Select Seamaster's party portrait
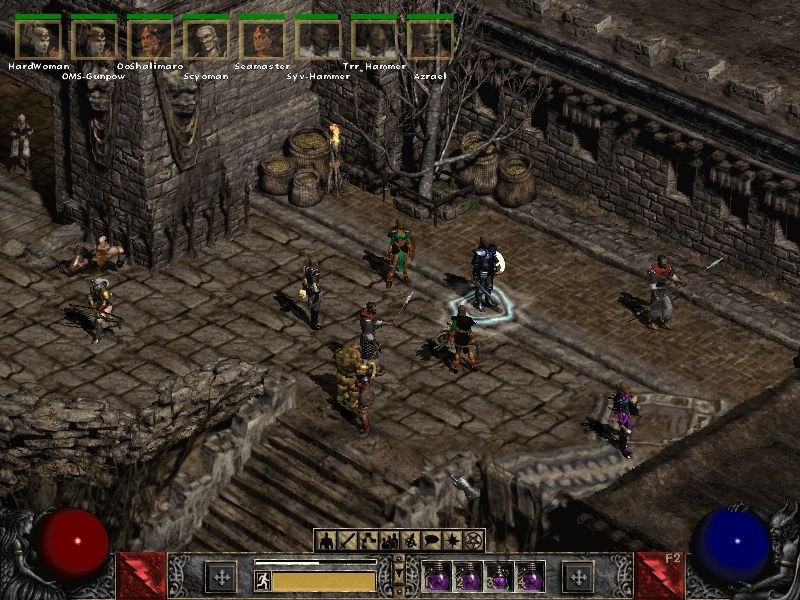The width and height of the screenshot is (800, 600). 263,38
